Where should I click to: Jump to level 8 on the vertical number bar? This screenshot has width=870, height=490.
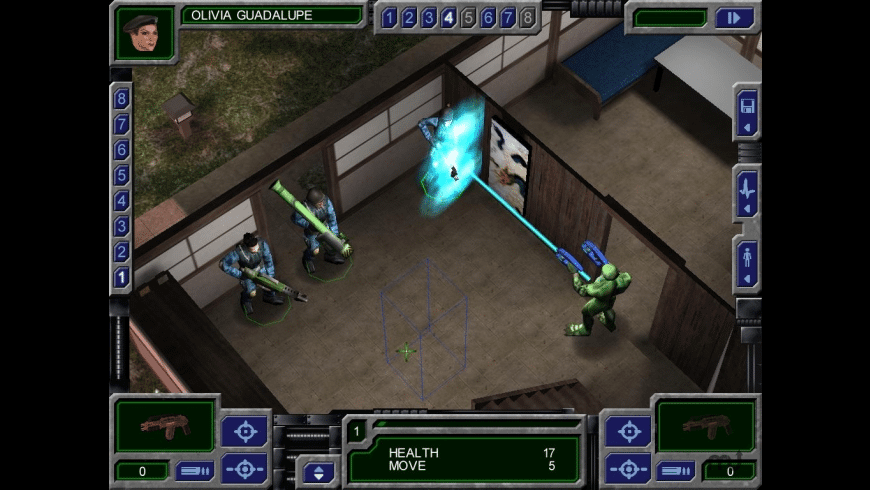coord(121,98)
